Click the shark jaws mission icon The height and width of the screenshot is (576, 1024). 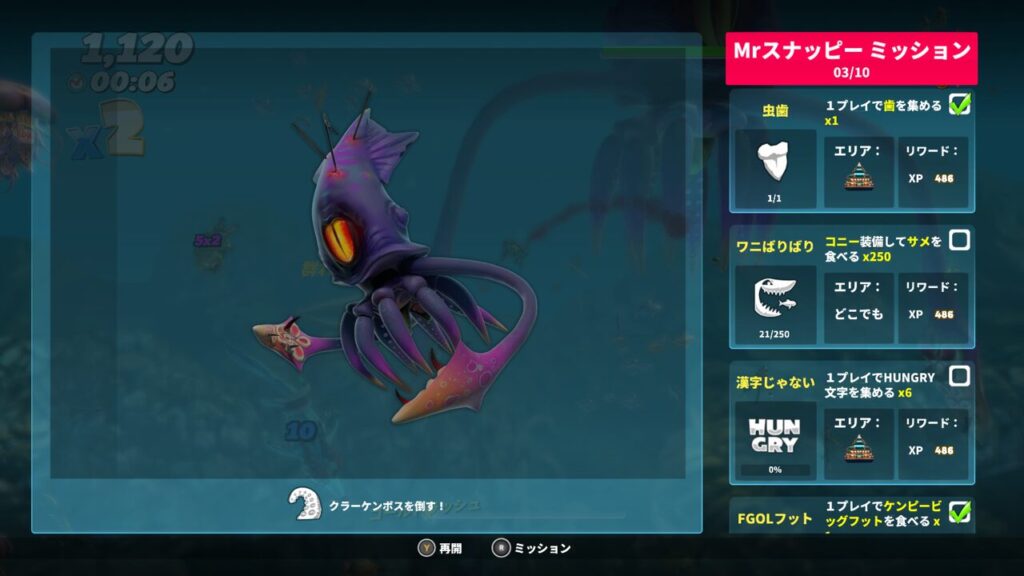(x=775, y=297)
